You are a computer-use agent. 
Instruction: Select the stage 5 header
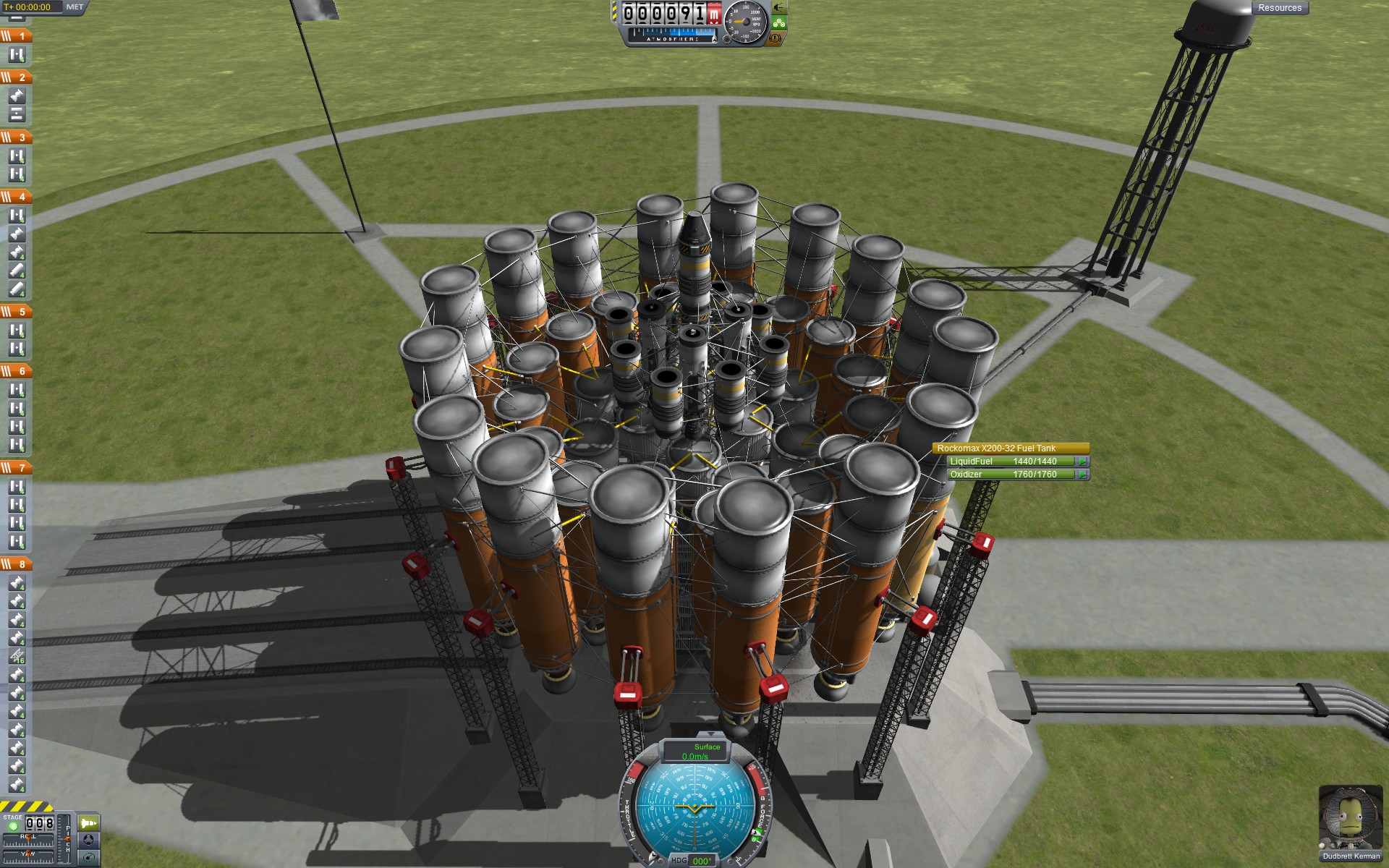(16, 311)
